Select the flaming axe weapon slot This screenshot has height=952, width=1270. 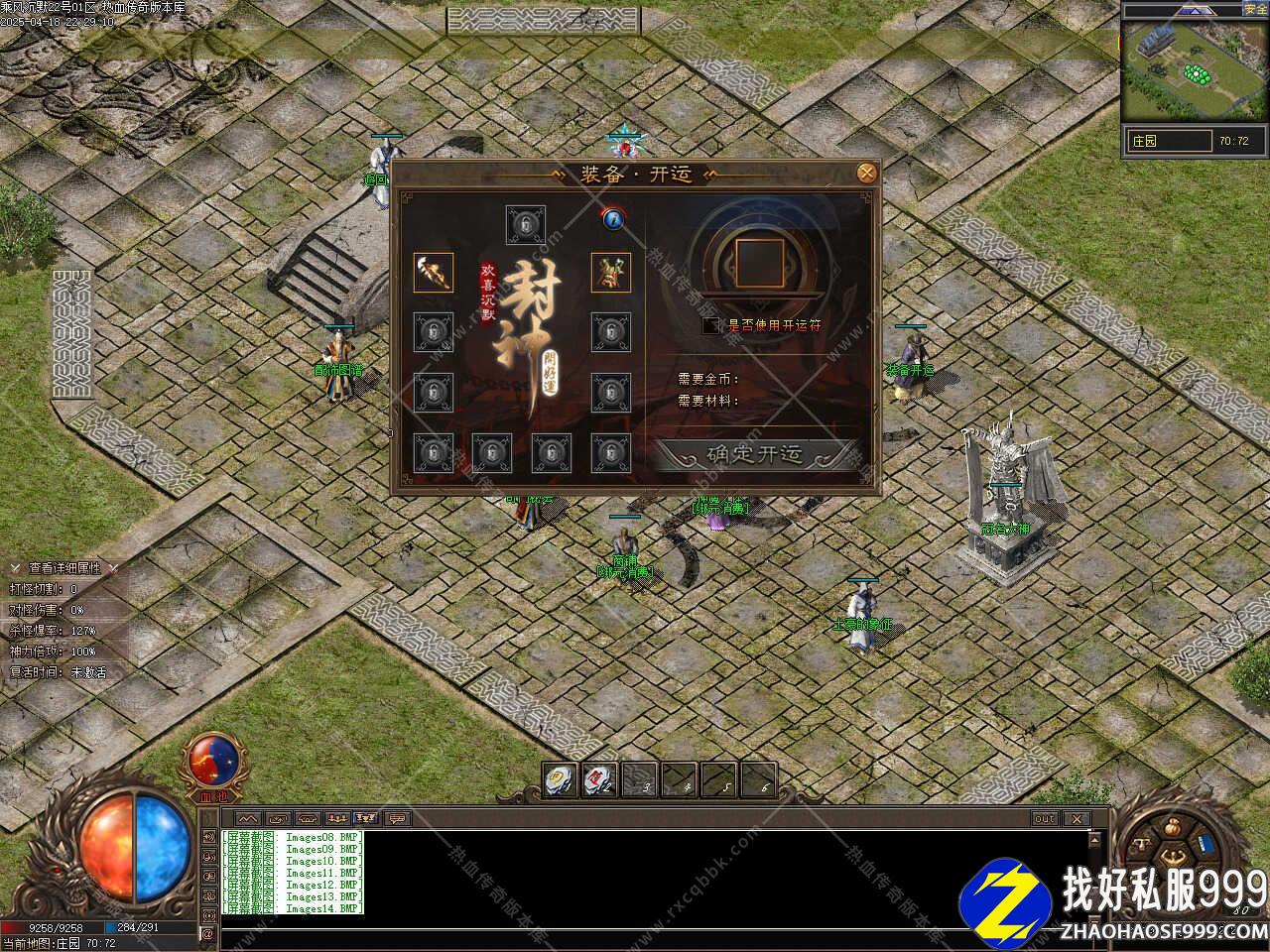tap(434, 273)
